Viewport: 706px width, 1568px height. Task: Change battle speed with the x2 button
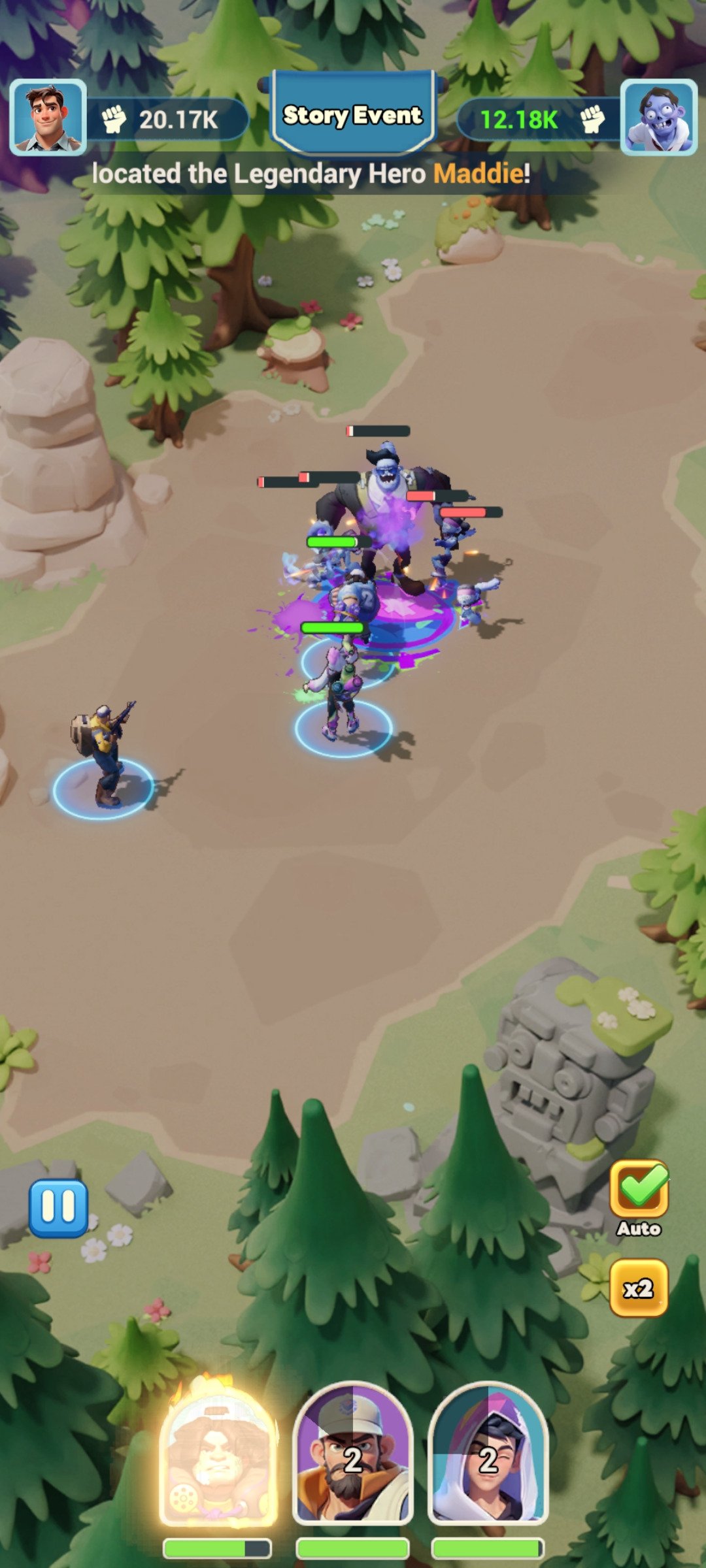tap(639, 1288)
